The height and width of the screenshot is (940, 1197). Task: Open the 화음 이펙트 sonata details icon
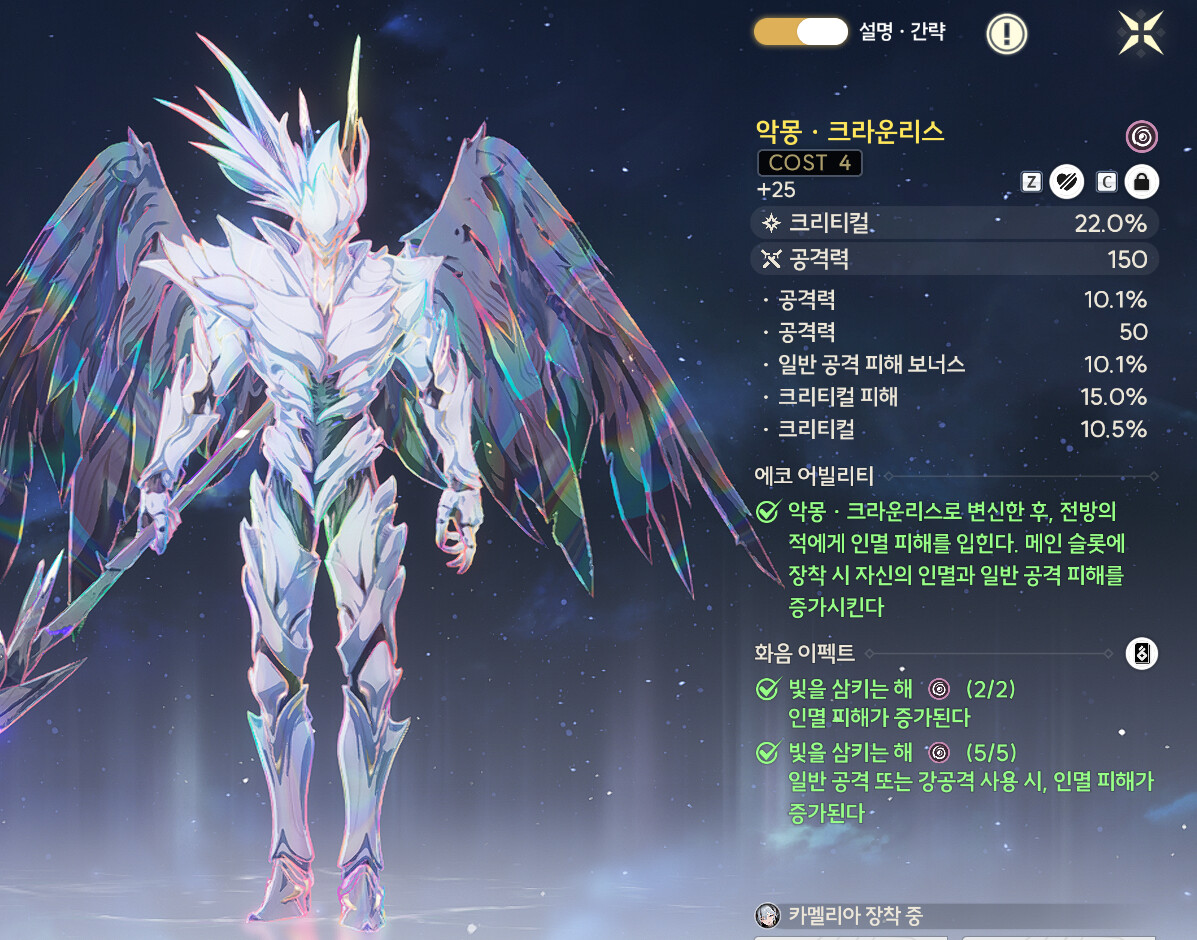click(x=1141, y=654)
